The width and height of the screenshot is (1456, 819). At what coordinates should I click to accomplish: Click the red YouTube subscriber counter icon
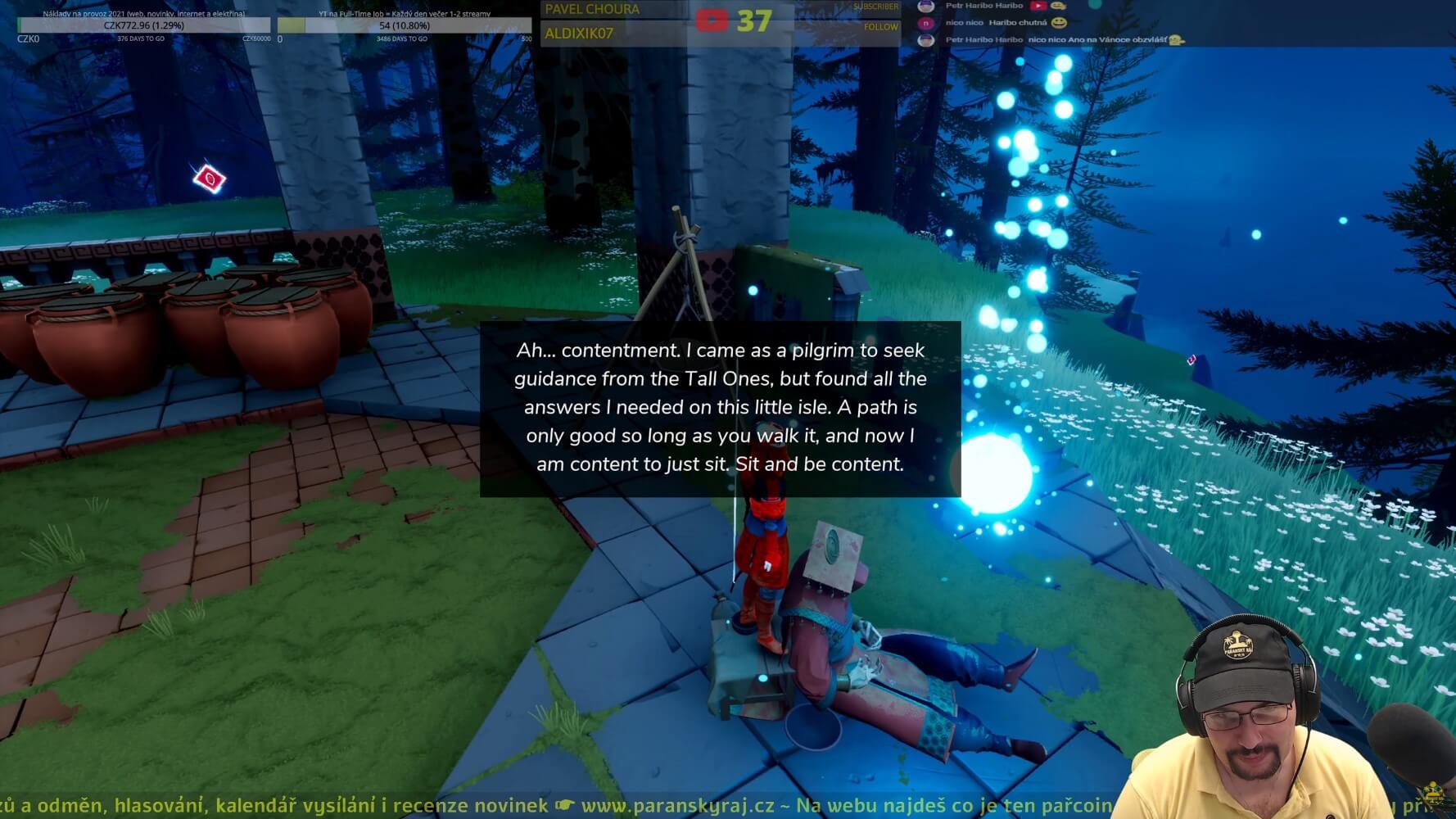point(711,20)
